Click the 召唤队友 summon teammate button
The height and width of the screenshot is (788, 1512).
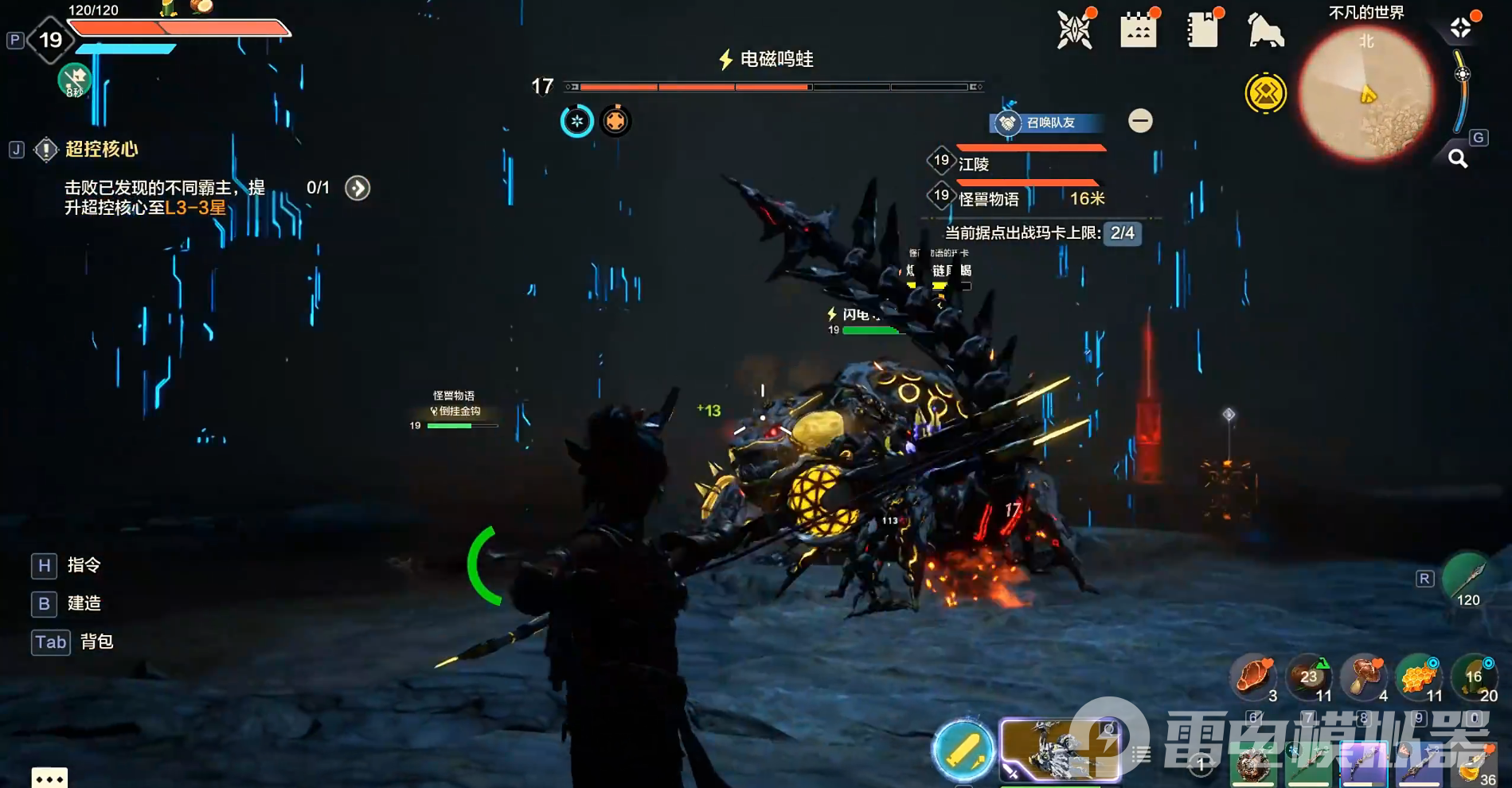[1048, 123]
